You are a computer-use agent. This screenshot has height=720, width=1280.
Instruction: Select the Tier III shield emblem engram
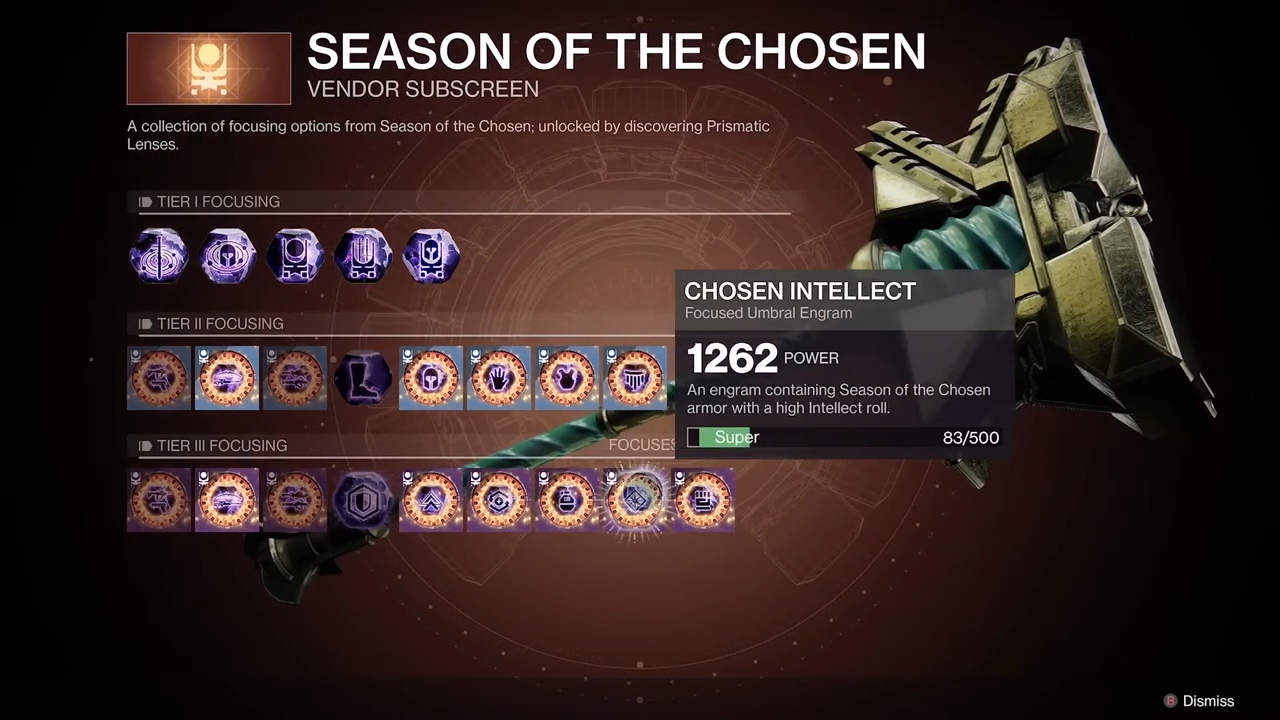tap(363, 500)
